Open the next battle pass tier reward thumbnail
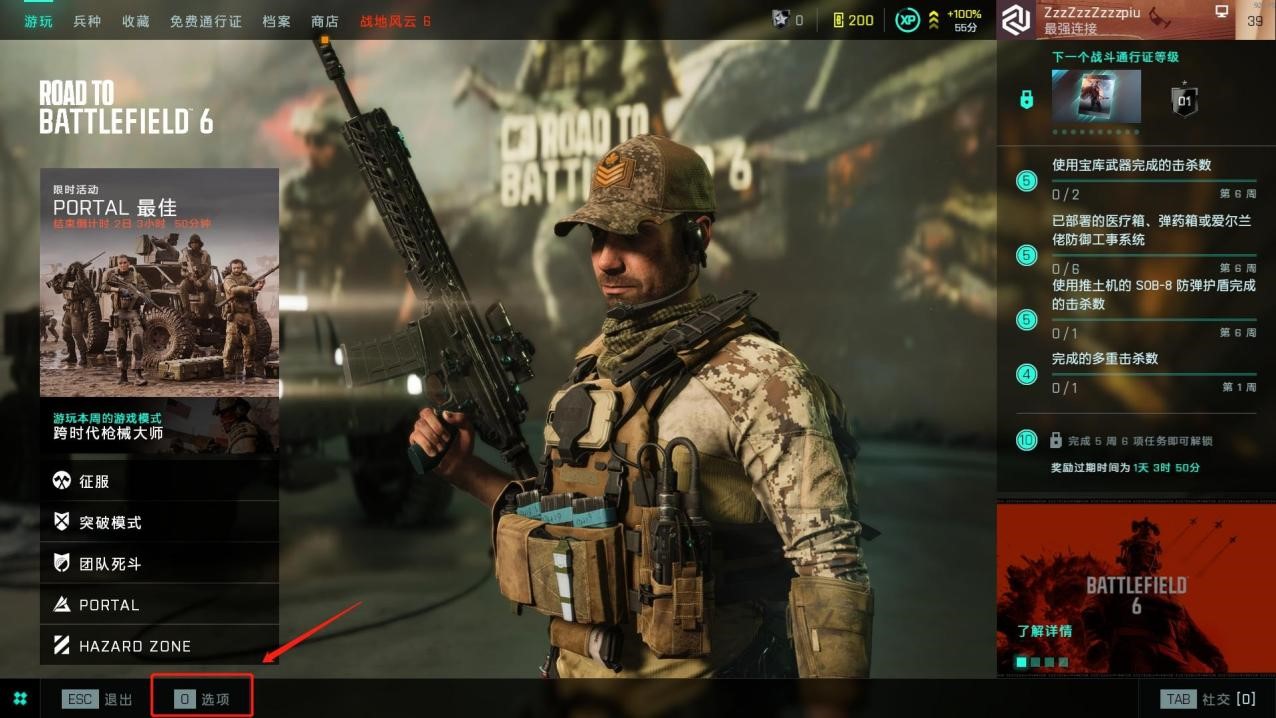 click(1096, 96)
